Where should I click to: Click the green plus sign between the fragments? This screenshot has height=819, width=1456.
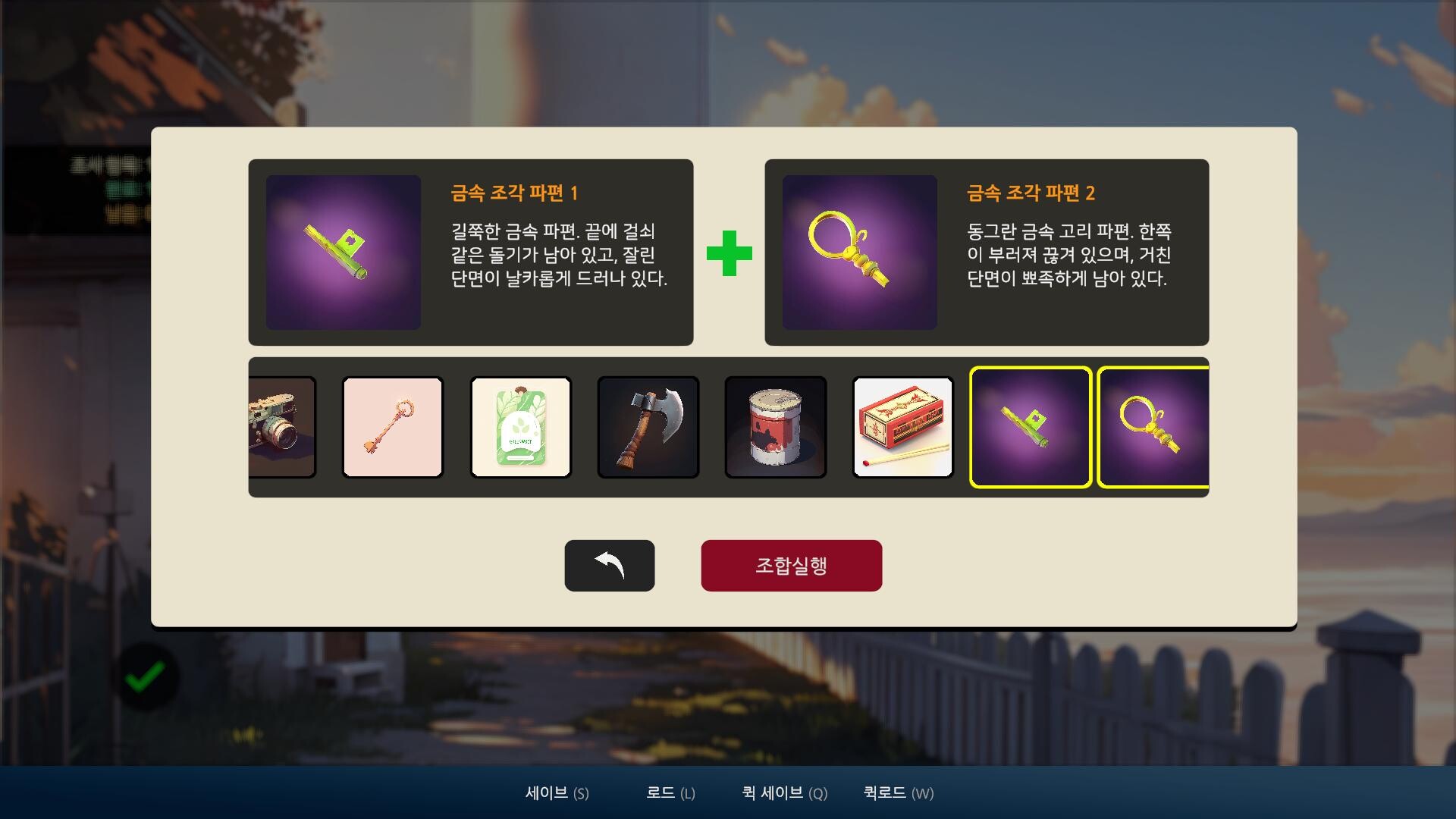pos(729,253)
